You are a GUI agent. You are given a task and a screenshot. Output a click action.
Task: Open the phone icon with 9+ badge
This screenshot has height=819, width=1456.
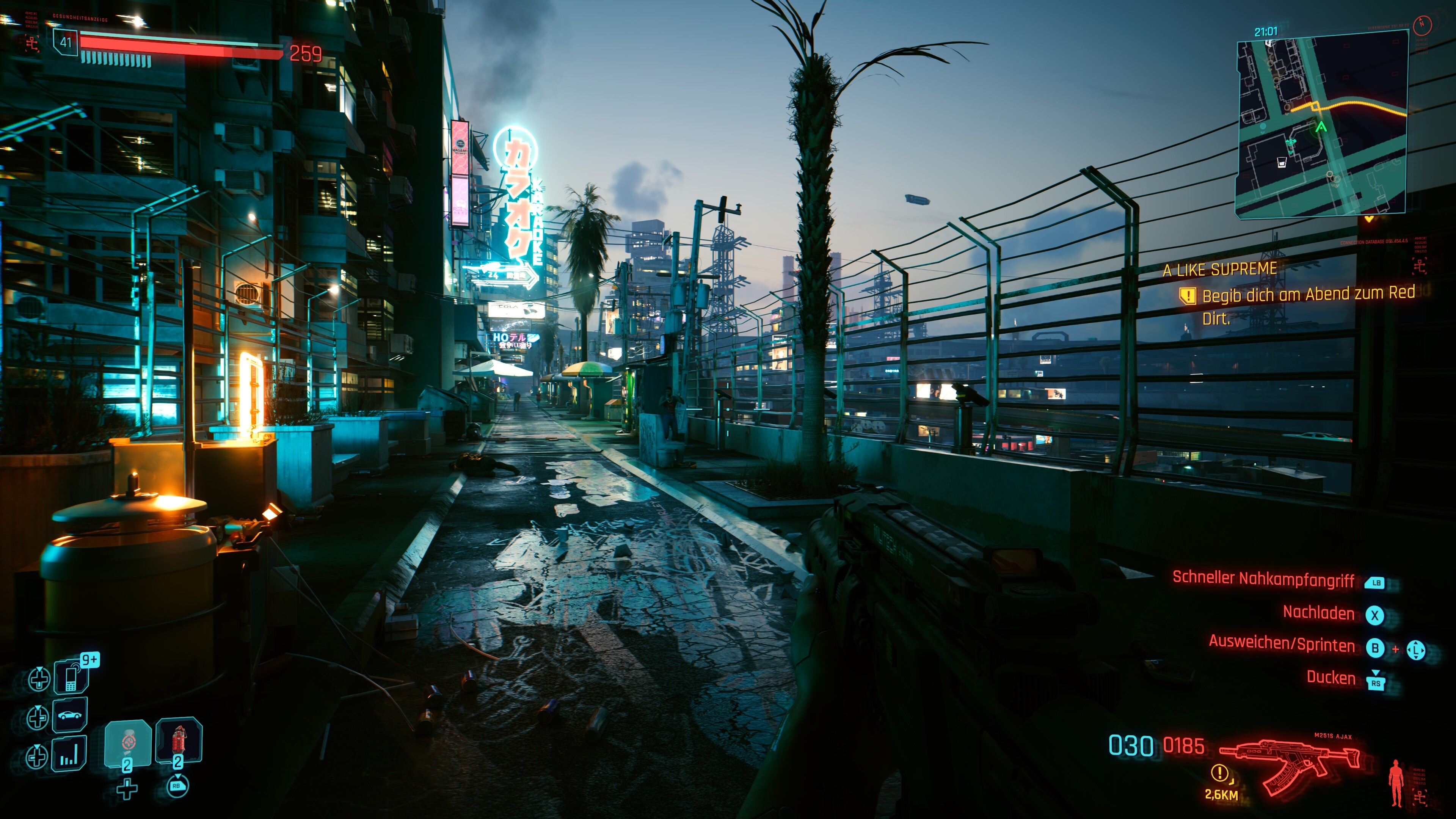pos(71,676)
